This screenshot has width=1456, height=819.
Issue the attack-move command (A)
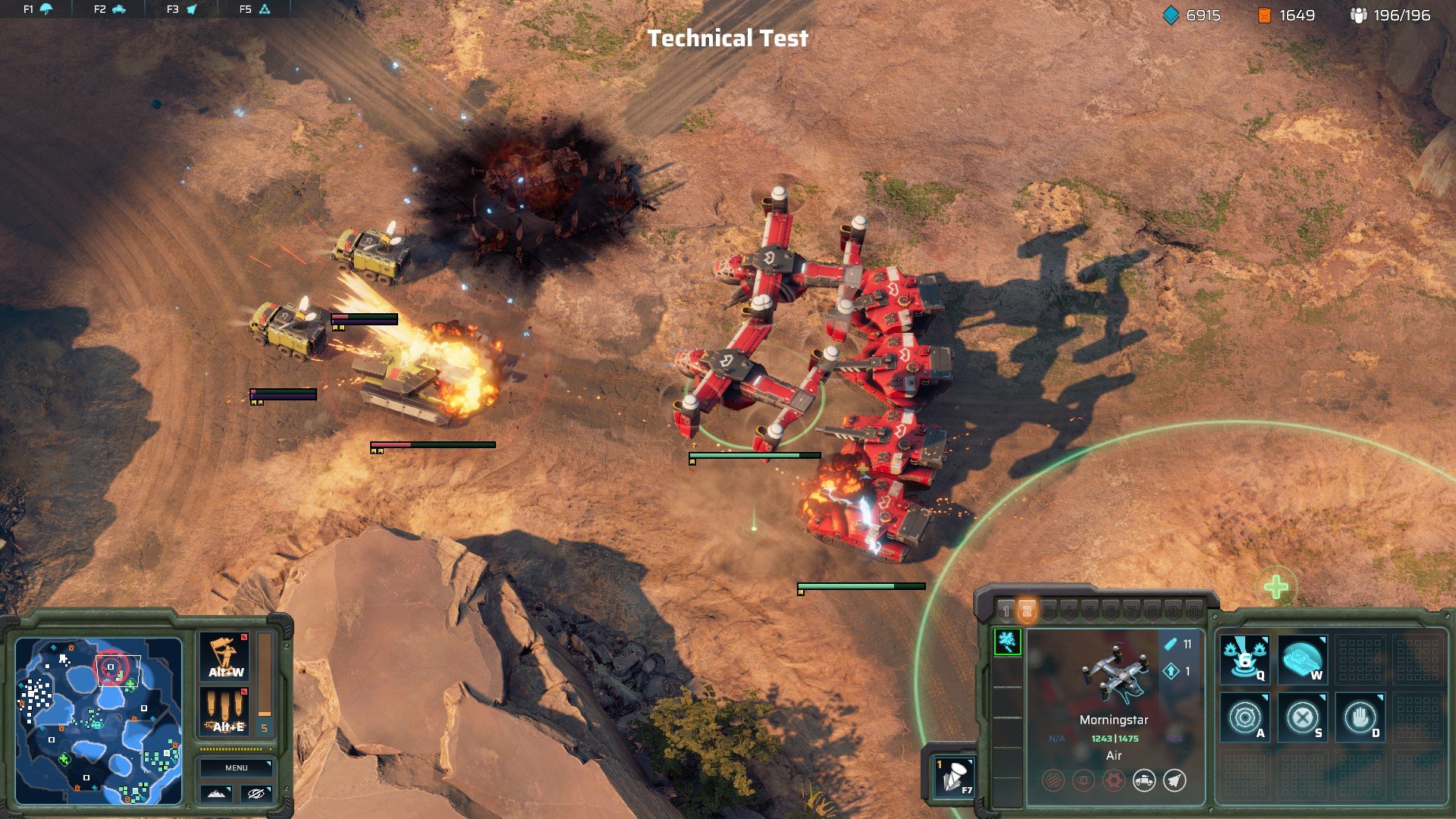point(1244,717)
